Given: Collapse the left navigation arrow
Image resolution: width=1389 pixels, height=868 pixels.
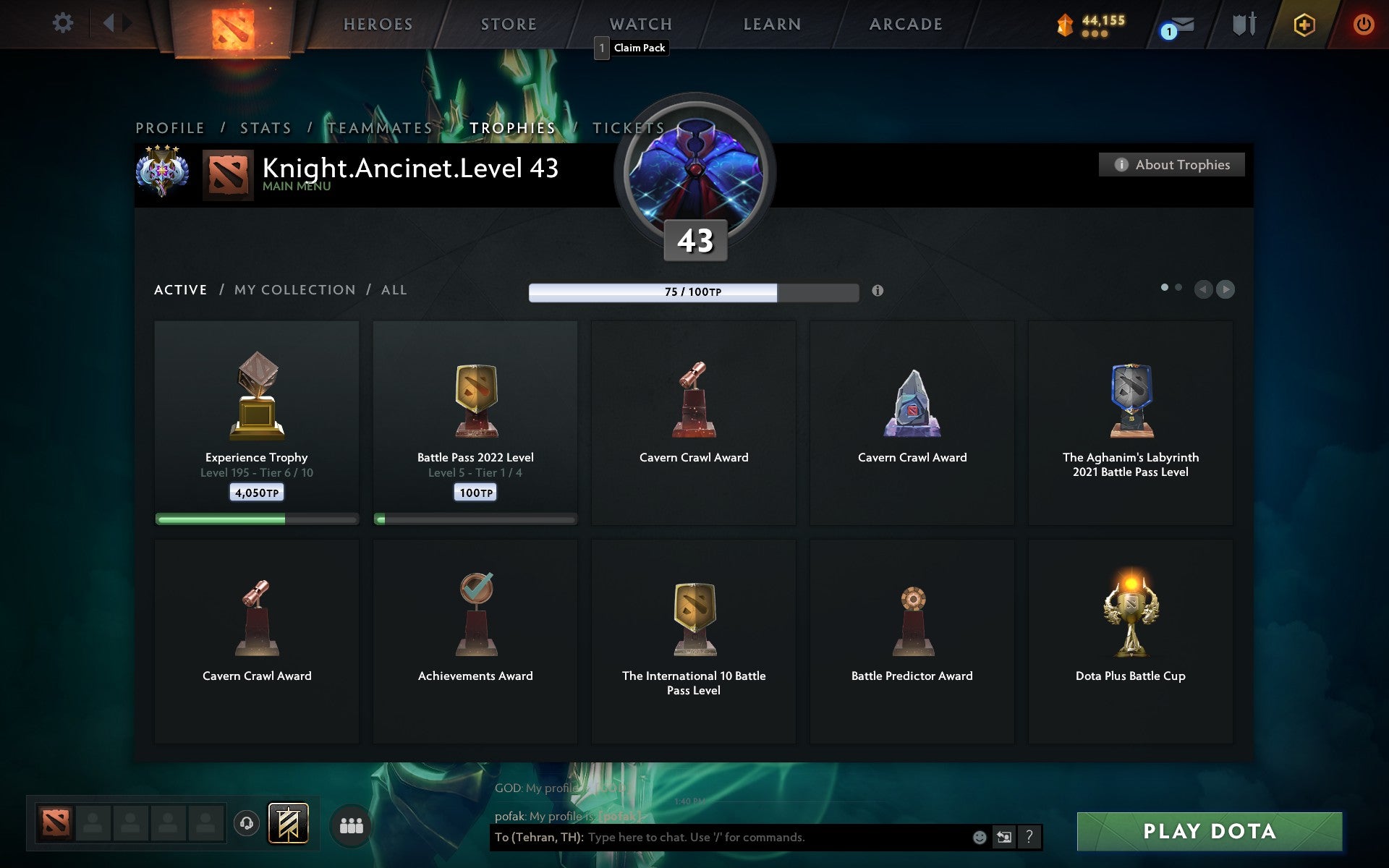Looking at the screenshot, I should pos(109,22).
